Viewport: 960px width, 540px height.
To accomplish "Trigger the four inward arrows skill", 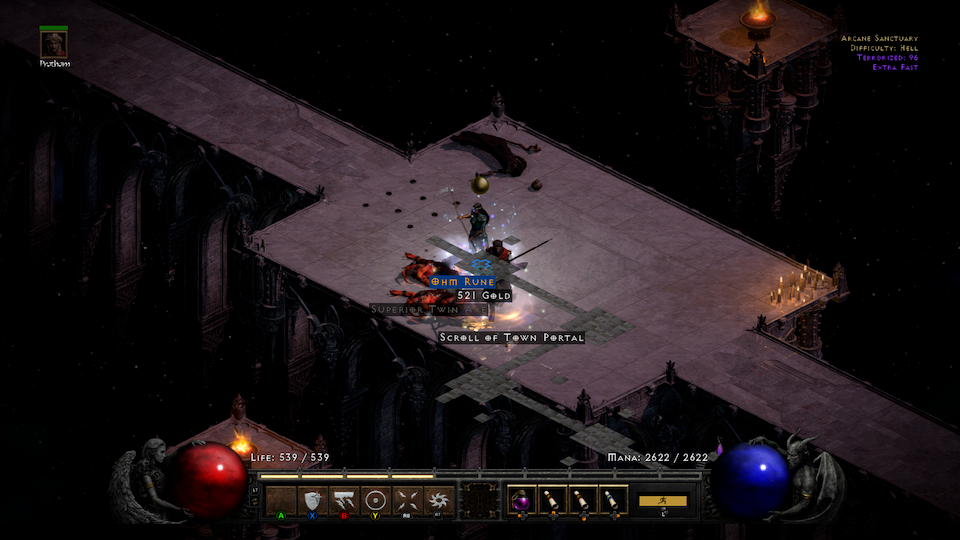I will (406, 500).
